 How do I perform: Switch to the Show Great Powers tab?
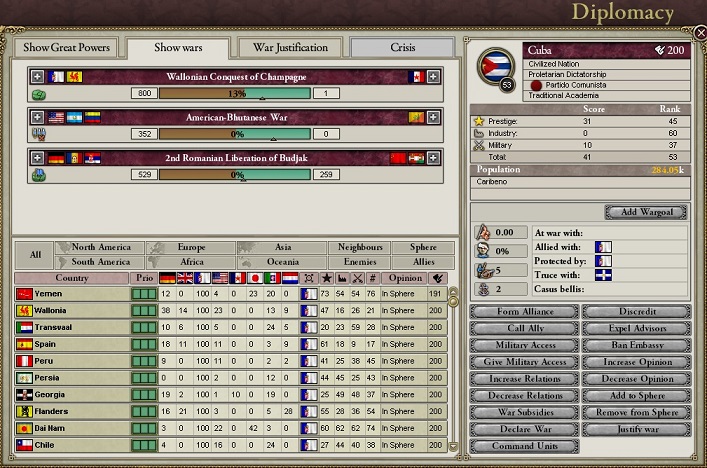click(66, 48)
